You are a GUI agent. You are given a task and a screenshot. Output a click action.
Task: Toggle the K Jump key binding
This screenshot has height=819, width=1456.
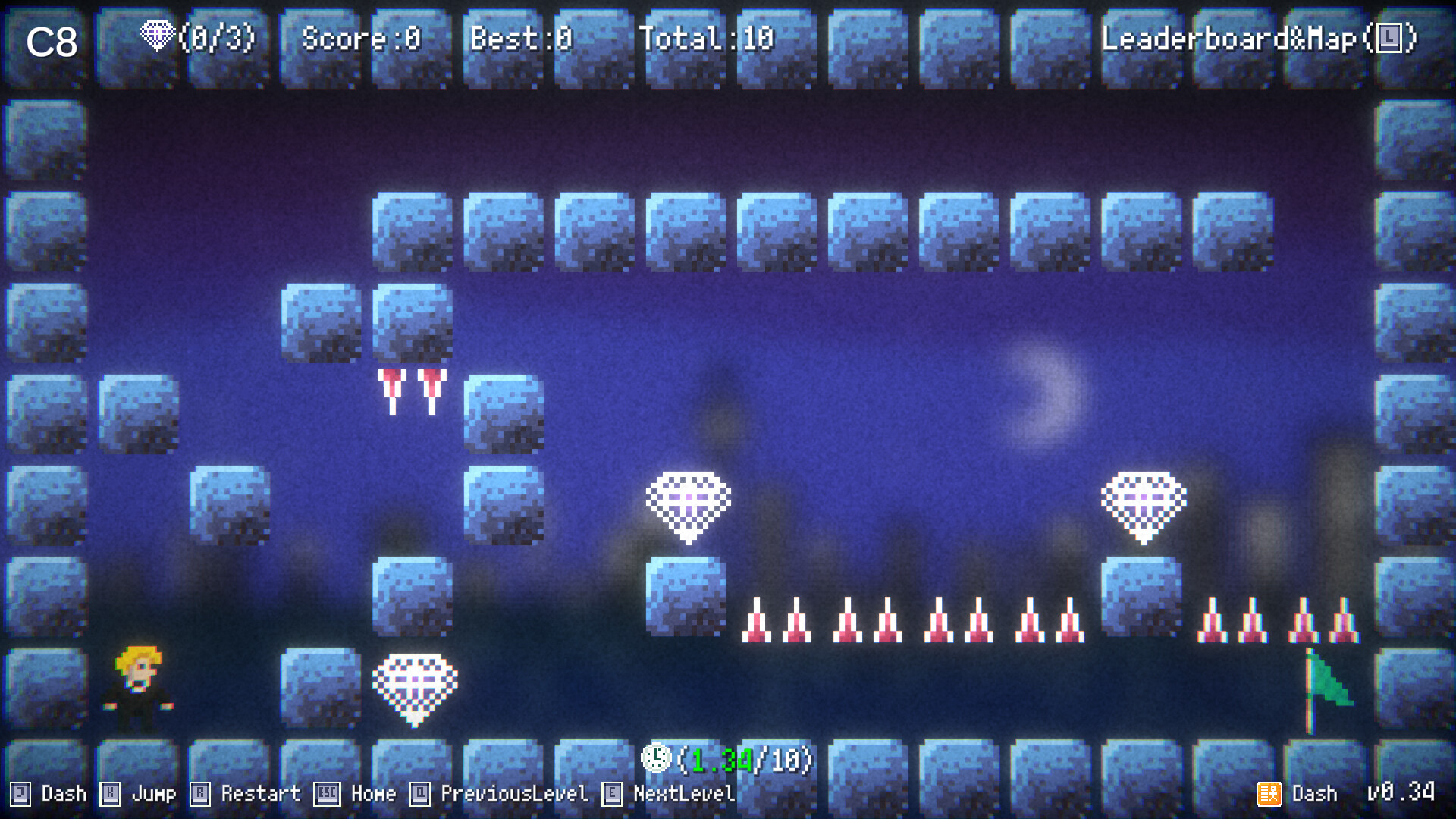pos(136,794)
